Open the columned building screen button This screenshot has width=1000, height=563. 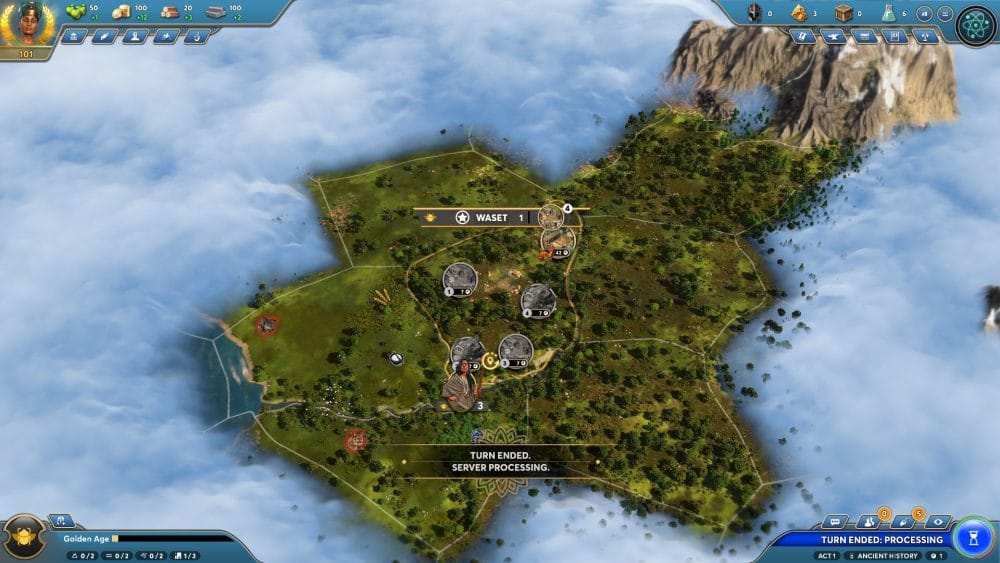click(73, 36)
